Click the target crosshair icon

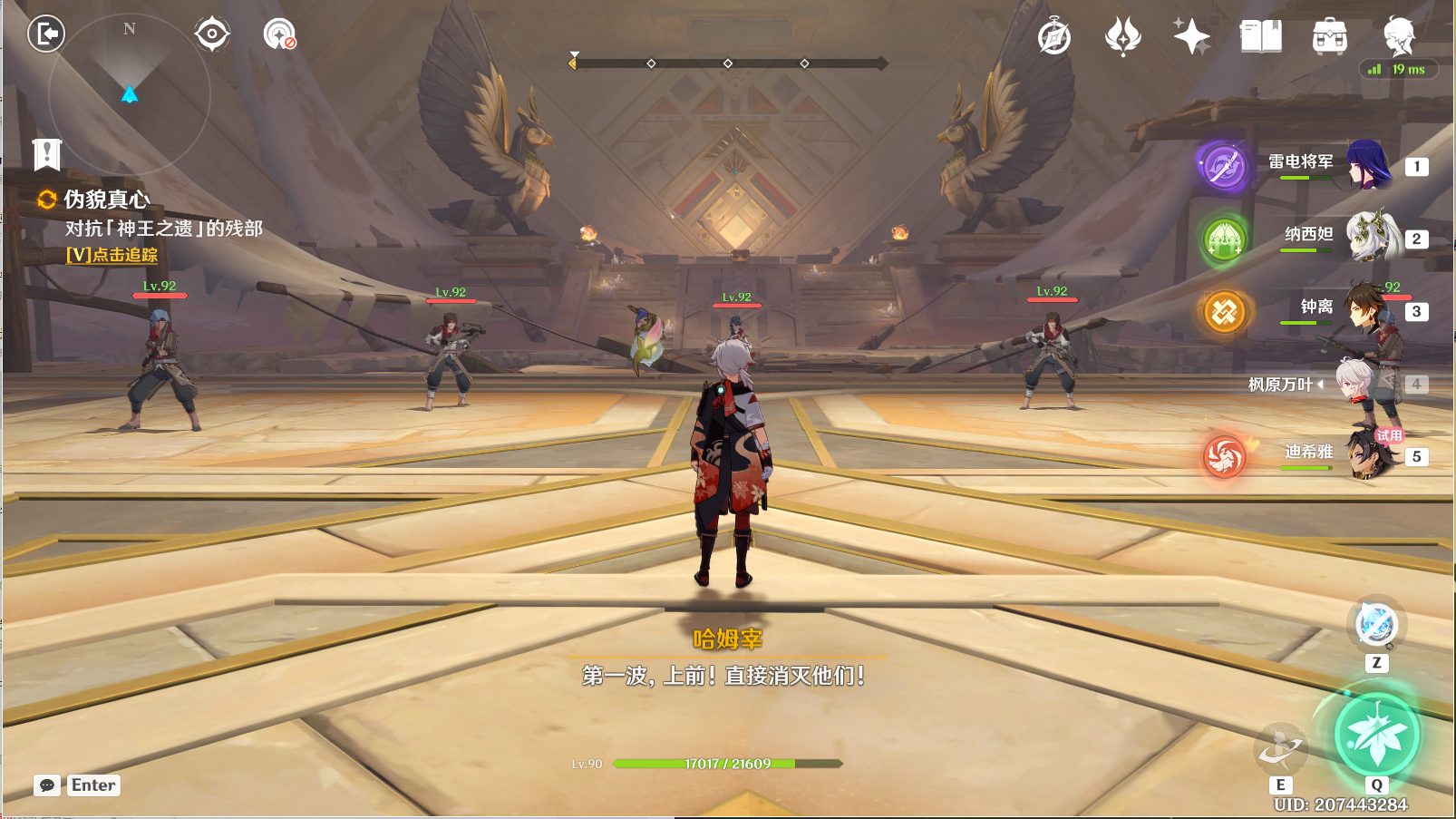[x=212, y=34]
